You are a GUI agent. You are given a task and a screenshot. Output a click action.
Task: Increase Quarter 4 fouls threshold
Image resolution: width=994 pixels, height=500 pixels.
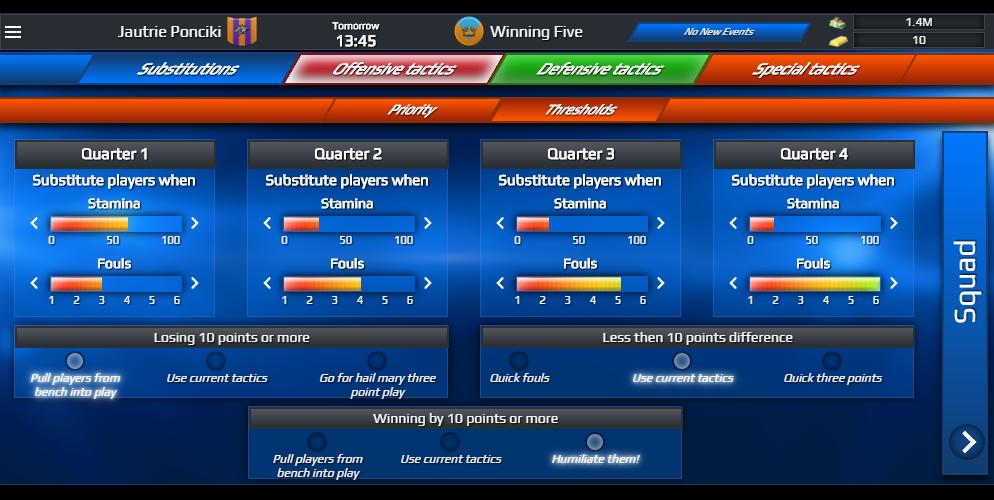[x=894, y=284]
